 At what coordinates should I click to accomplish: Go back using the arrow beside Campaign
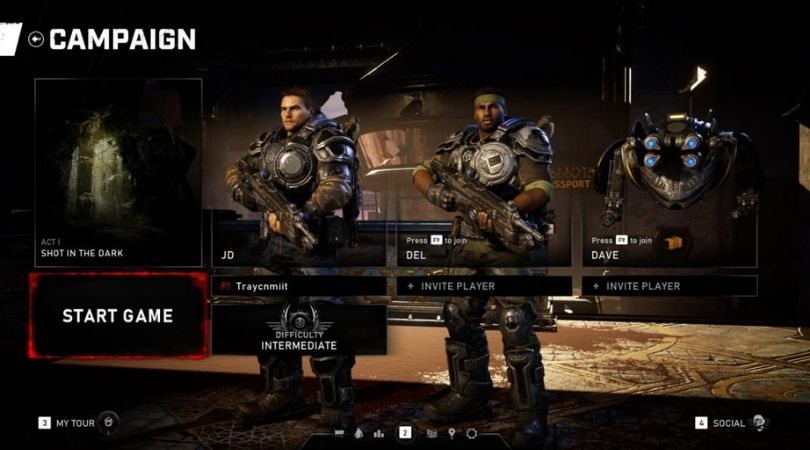point(37,40)
